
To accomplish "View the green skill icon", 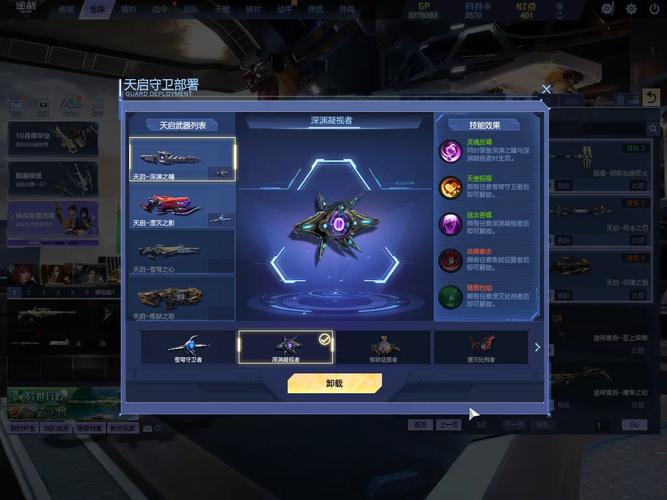I will (450, 296).
